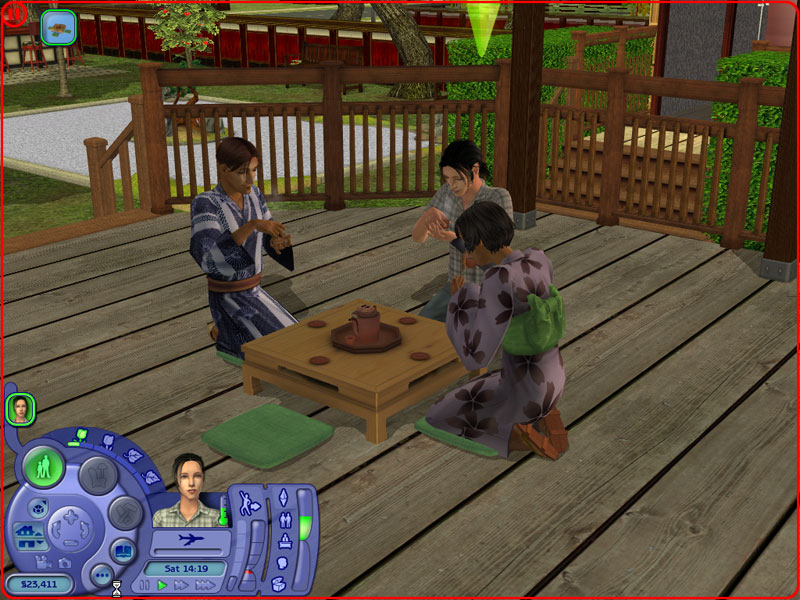This screenshot has height=600, width=800.
Task: Open the Career panel icon
Action: pyautogui.click(x=283, y=543)
